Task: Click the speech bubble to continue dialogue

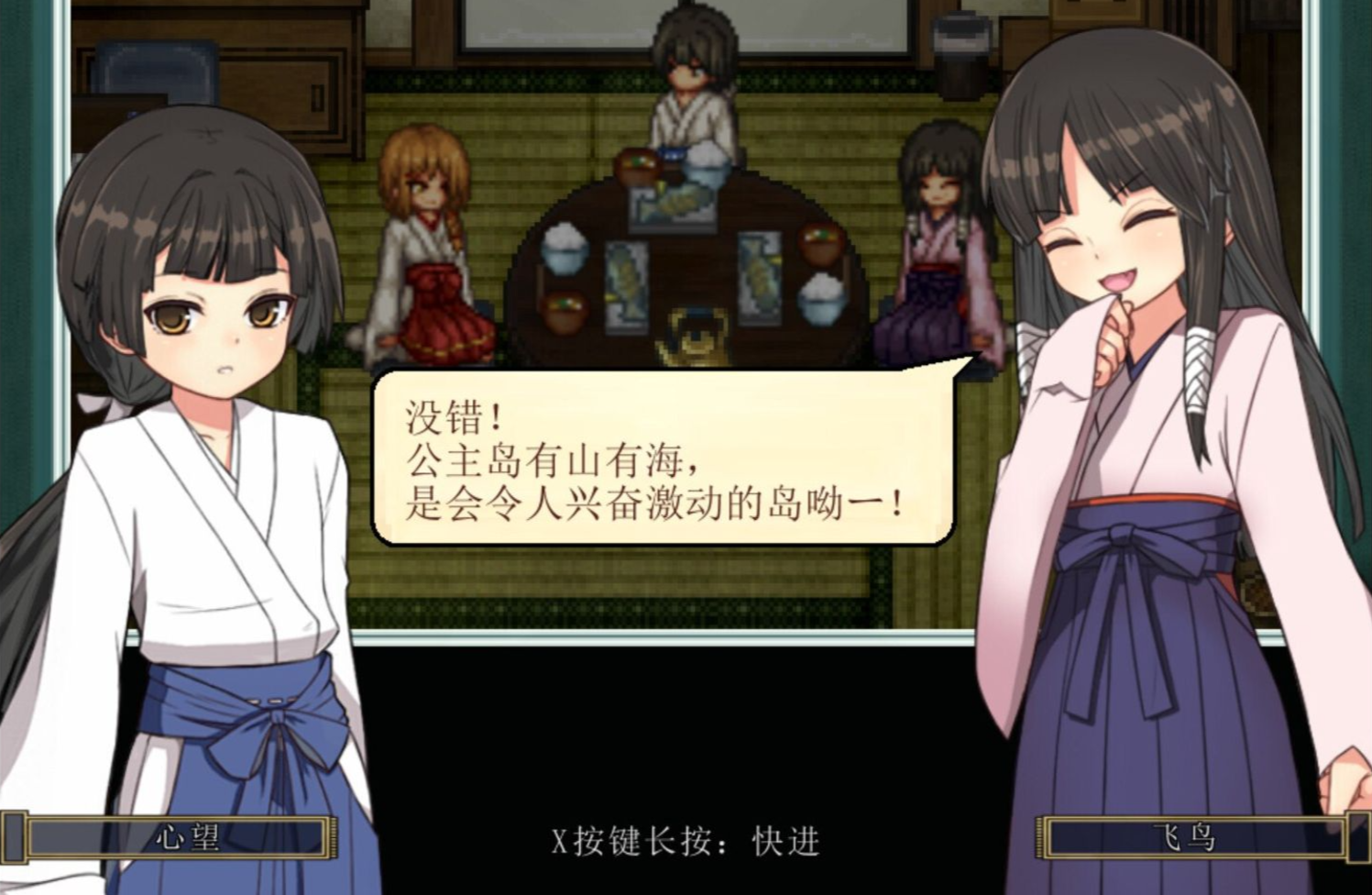Action: click(x=662, y=459)
